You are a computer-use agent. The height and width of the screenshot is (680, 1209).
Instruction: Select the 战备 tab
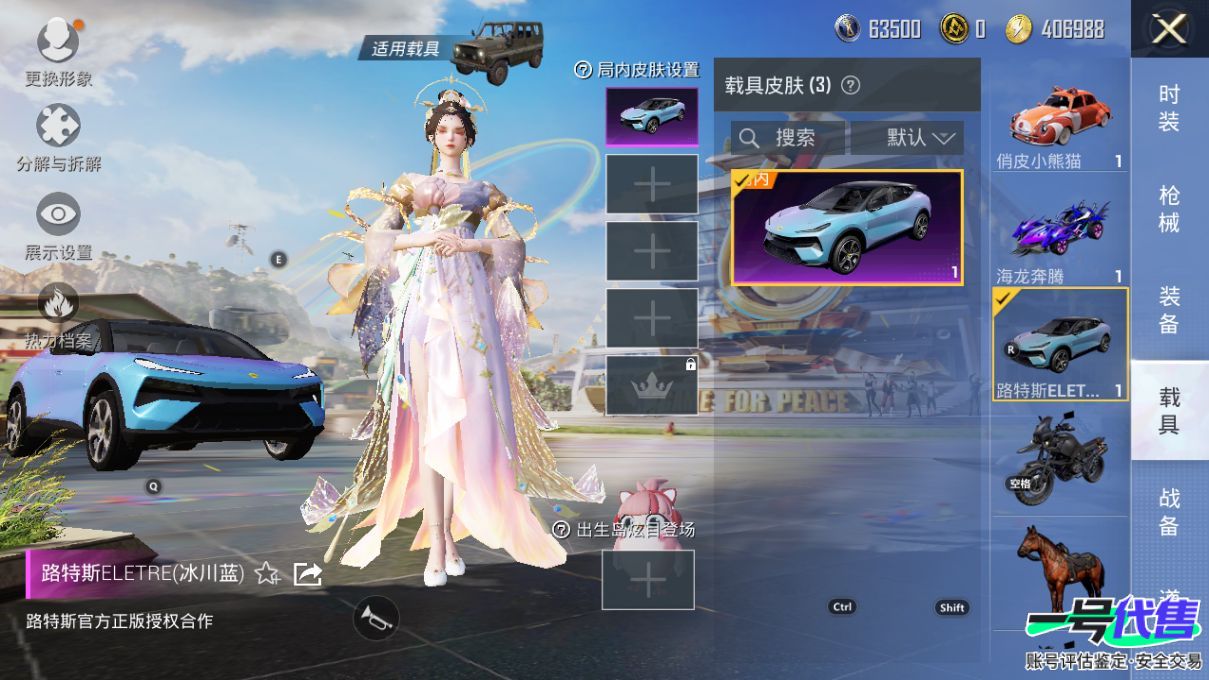[x=1169, y=511]
